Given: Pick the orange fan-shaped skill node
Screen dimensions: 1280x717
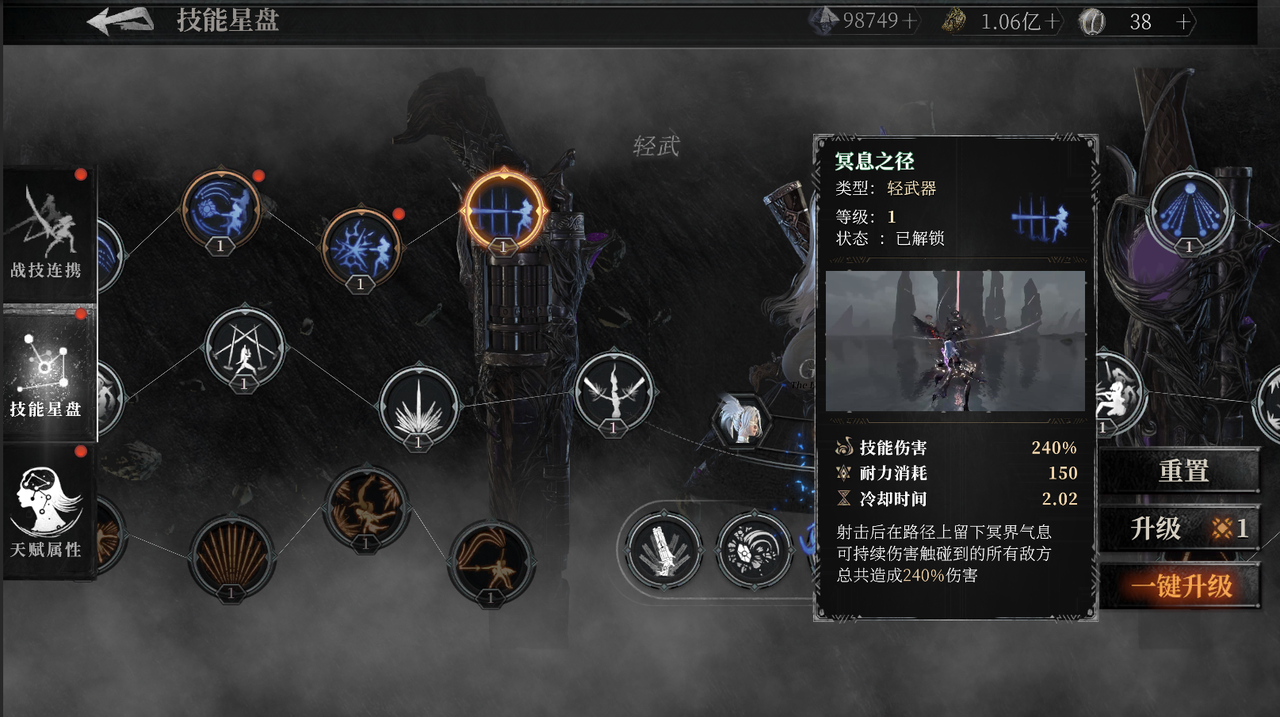Looking at the screenshot, I should (231, 557).
